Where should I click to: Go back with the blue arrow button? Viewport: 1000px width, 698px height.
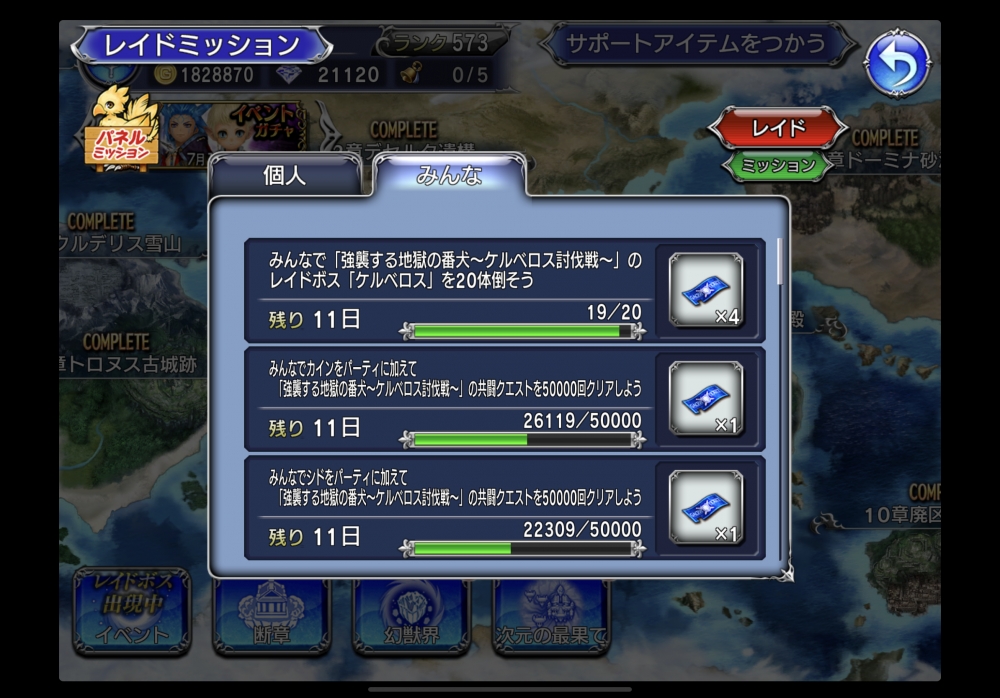pos(897,65)
